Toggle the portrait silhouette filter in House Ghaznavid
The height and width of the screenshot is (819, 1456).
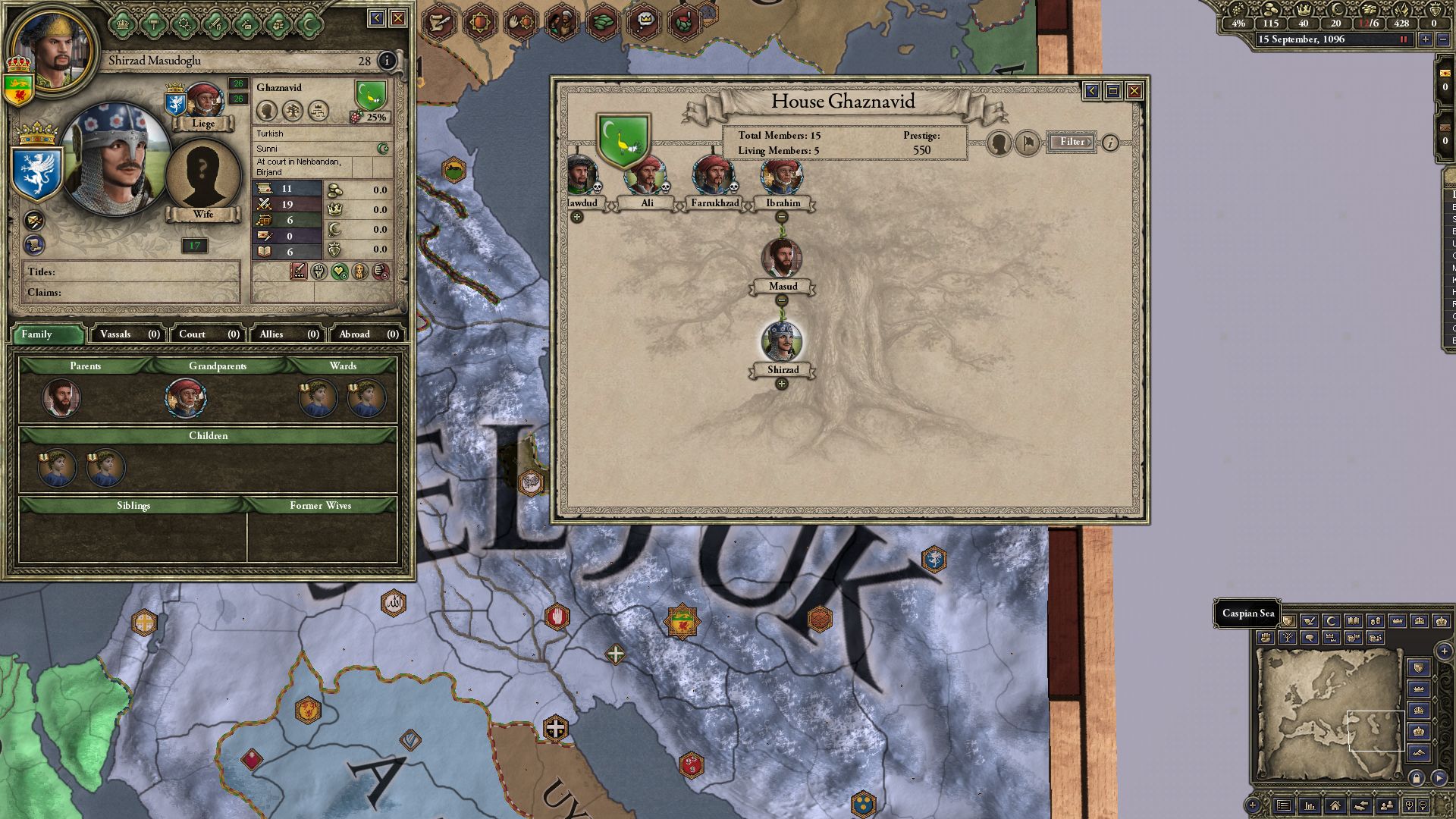click(998, 143)
